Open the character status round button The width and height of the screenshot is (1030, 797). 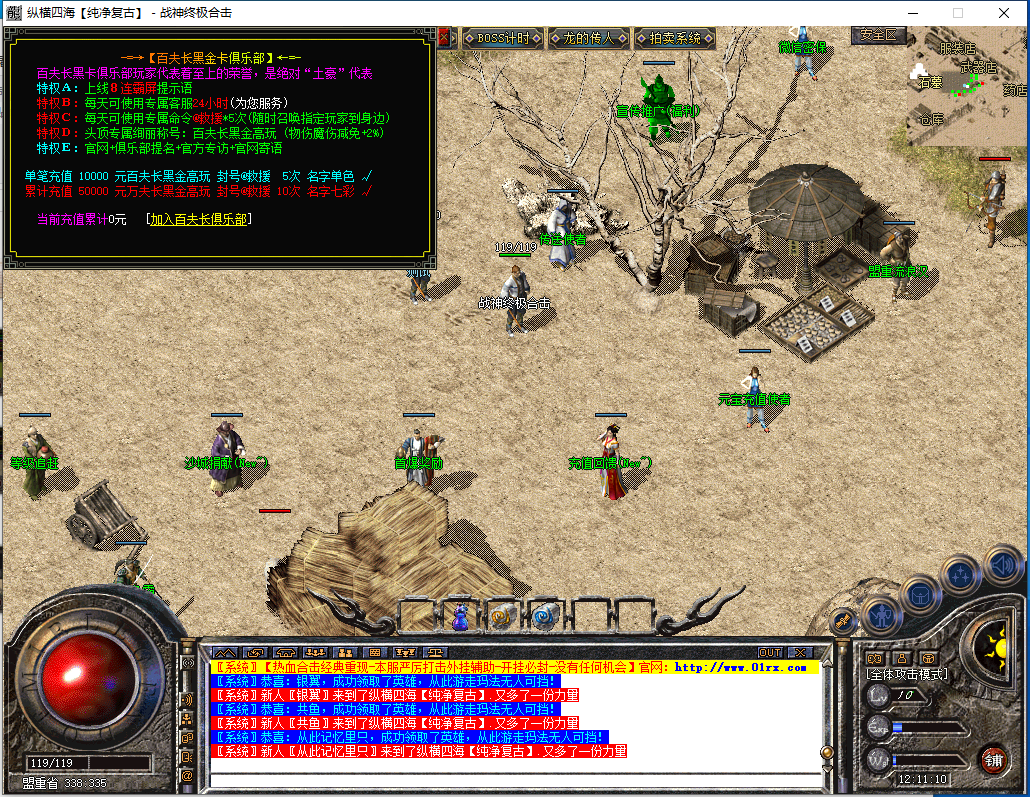881,613
